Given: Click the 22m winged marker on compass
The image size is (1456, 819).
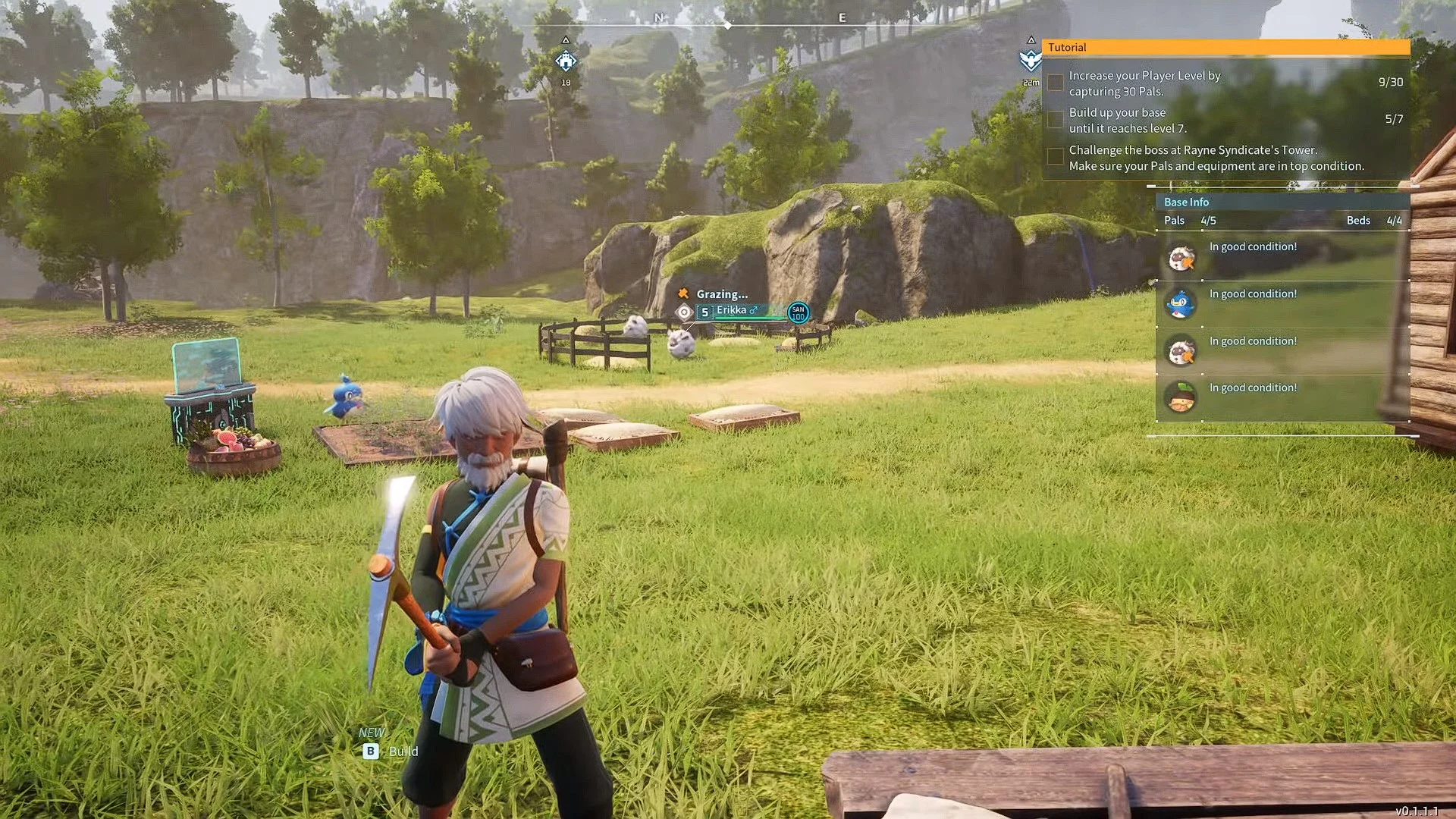Looking at the screenshot, I should (1031, 61).
